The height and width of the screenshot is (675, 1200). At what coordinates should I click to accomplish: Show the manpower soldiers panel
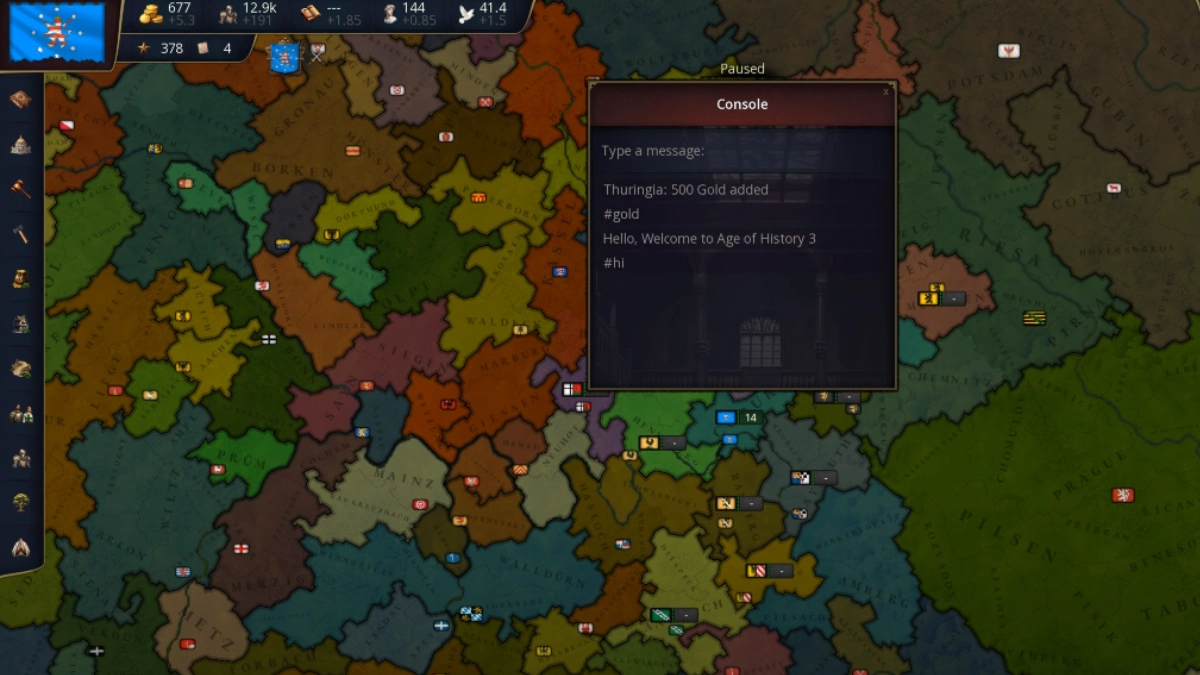pyautogui.click(x=228, y=14)
